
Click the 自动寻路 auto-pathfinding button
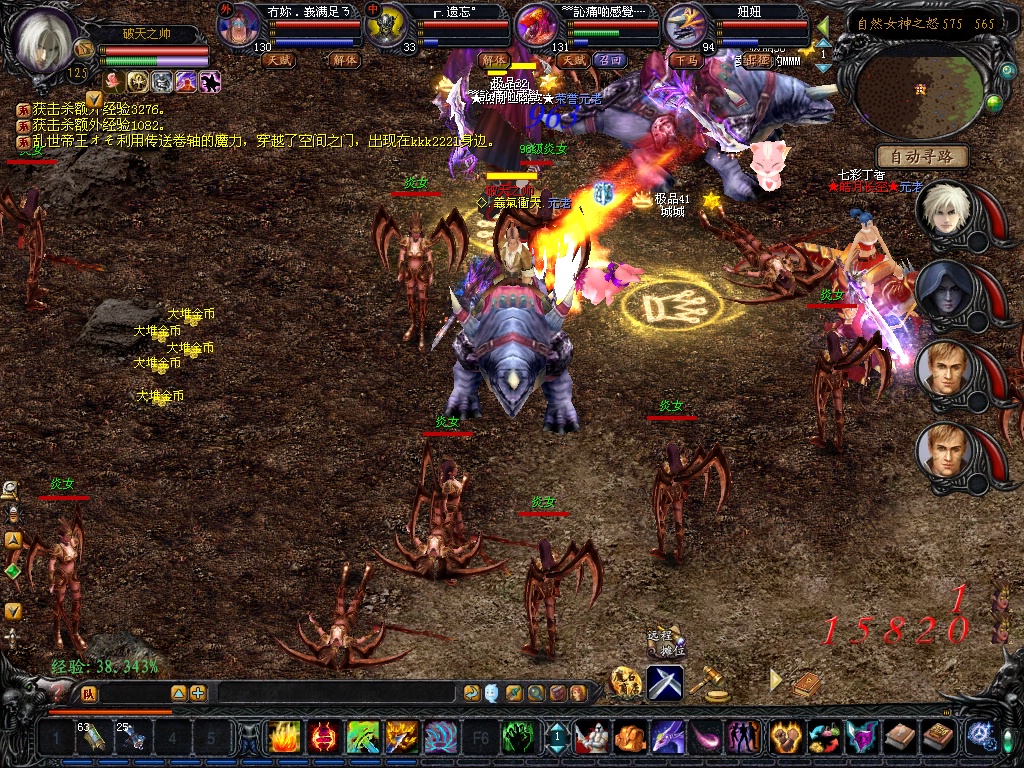click(922, 156)
